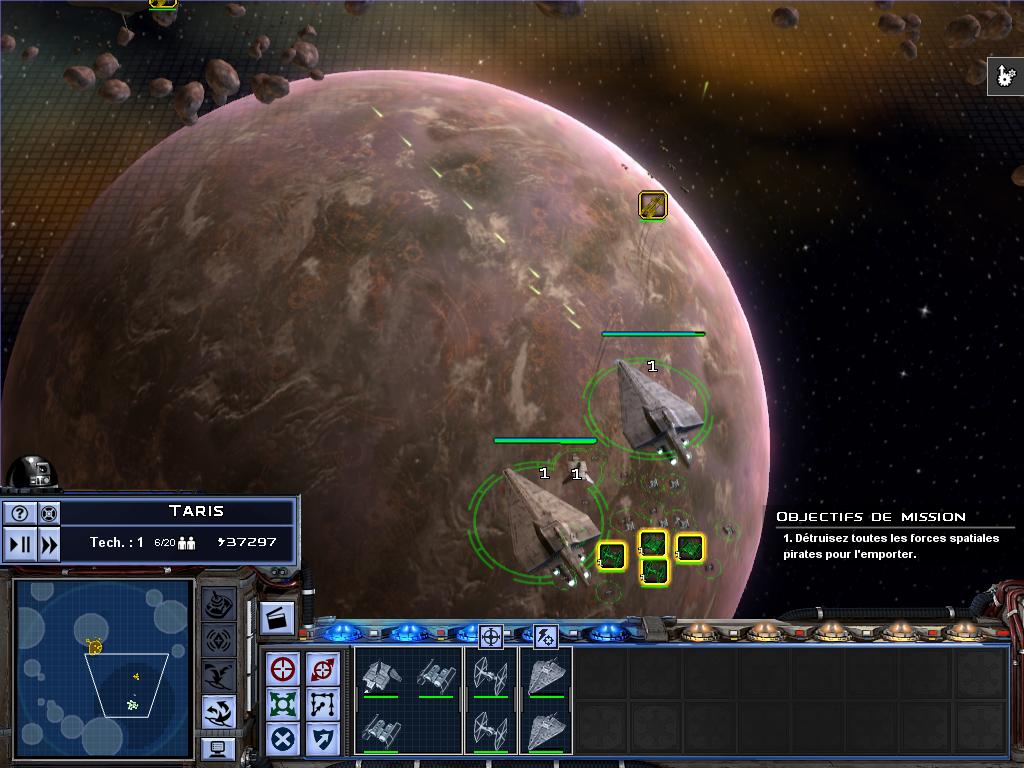Click the joystick icon beside minimap
The width and height of the screenshot is (1024, 768).
click(x=219, y=604)
